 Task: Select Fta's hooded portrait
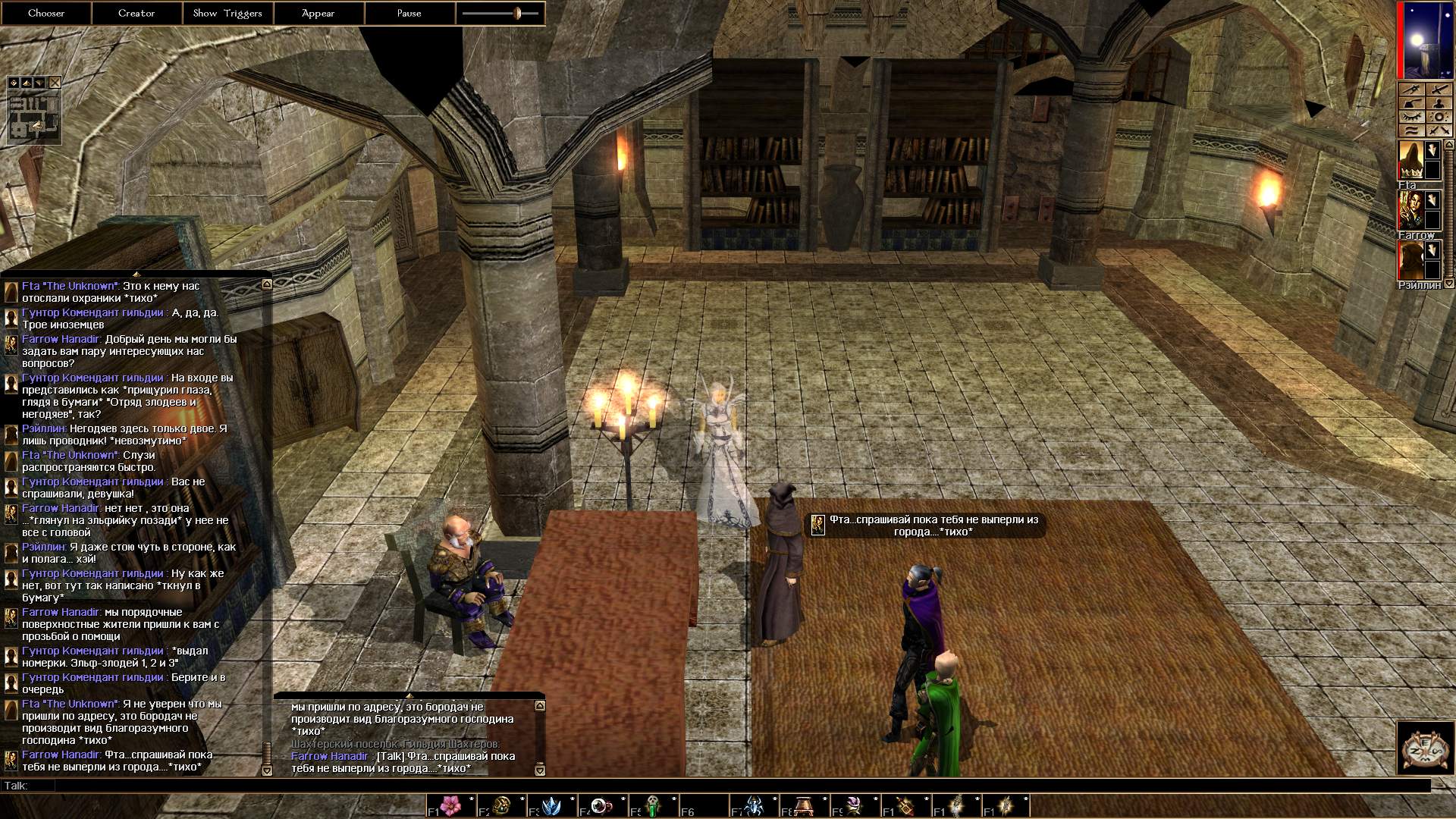1410,160
